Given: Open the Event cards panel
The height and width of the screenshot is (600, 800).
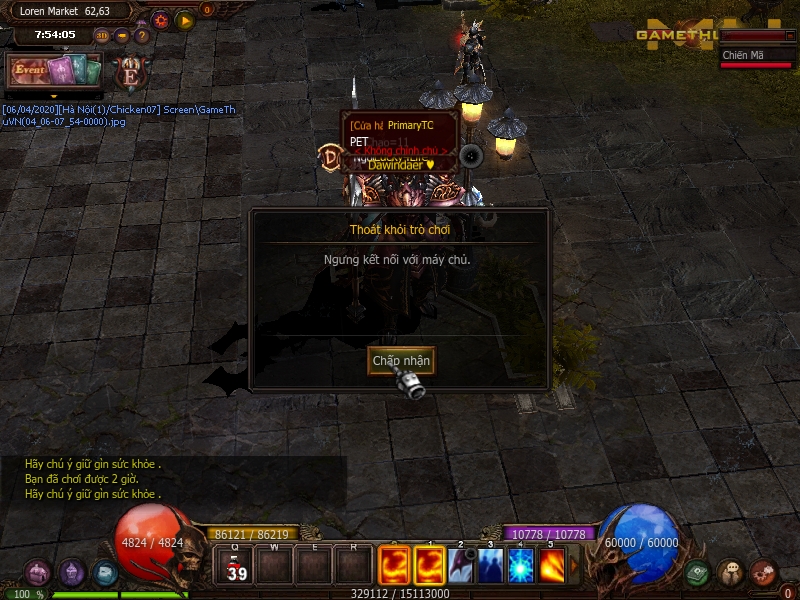Looking at the screenshot, I should click(x=55, y=71).
